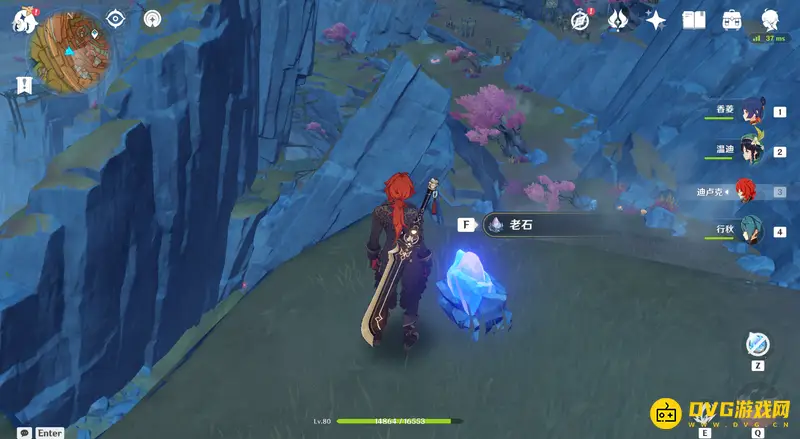Viewport: 800px width, 439px height.
Task: Open the battle pass icon
Action: coord(618,19)
